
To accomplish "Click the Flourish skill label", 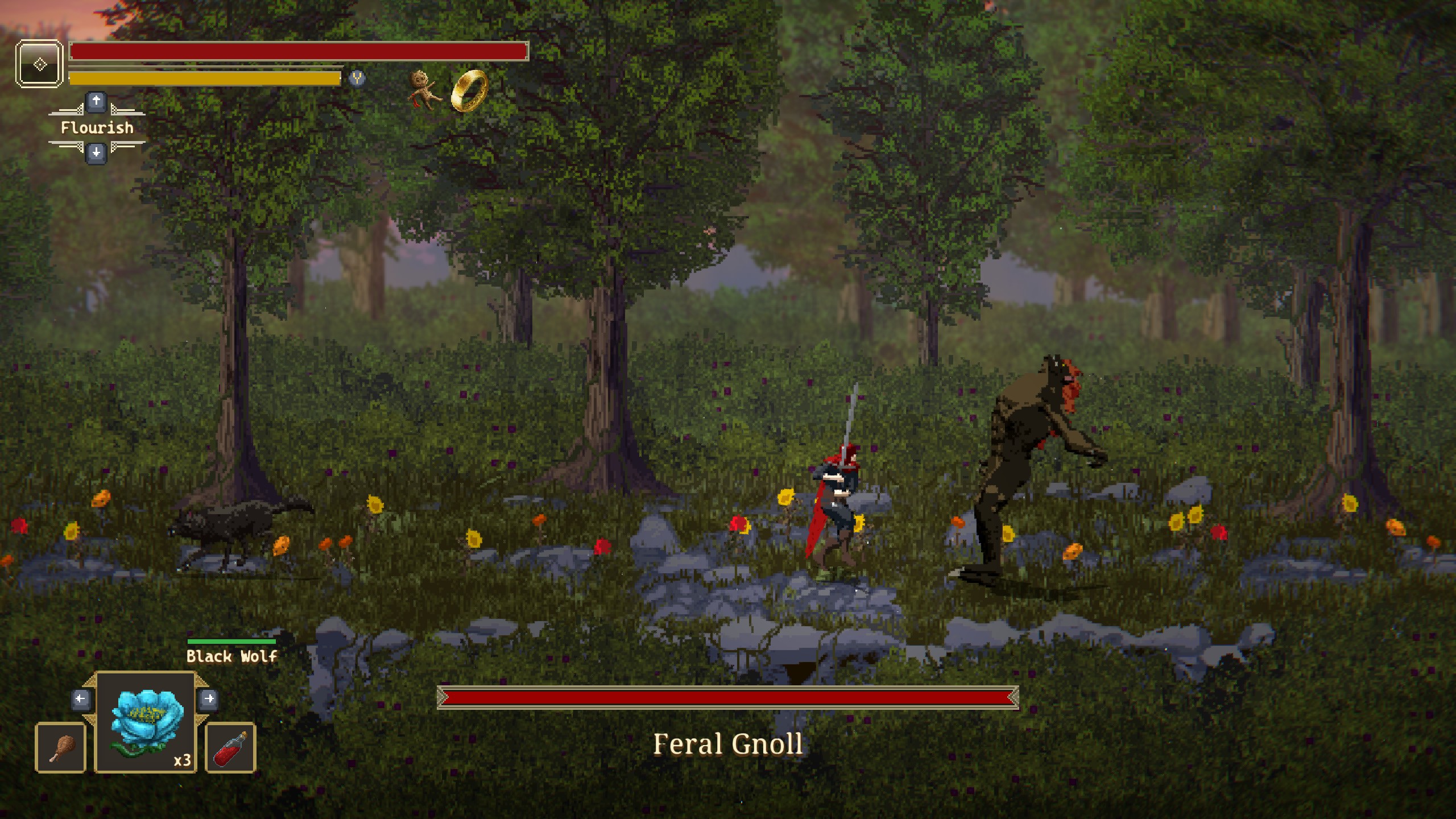I will tap(97, 127).
